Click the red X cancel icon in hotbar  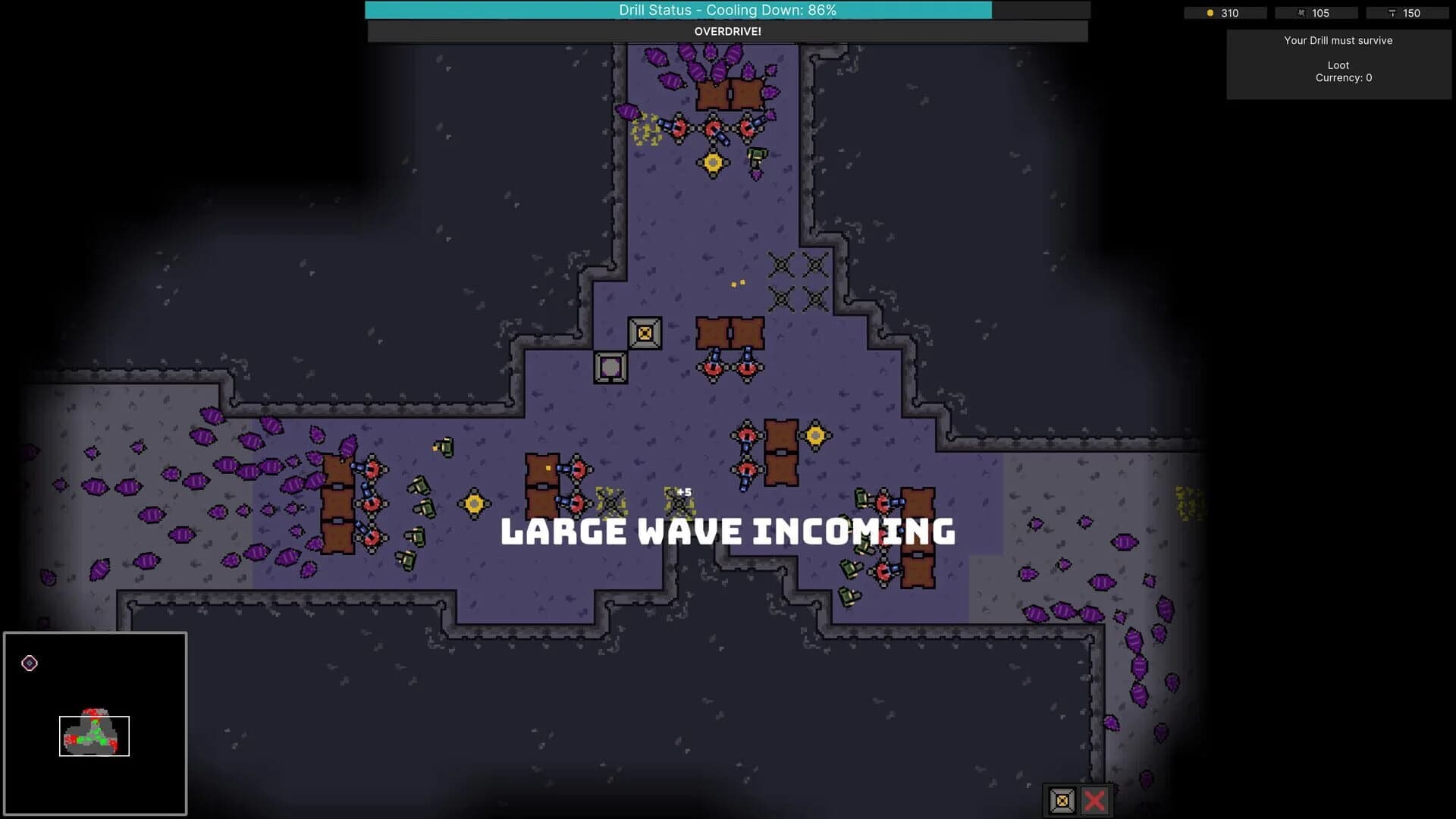click(x=1094, y=800)
